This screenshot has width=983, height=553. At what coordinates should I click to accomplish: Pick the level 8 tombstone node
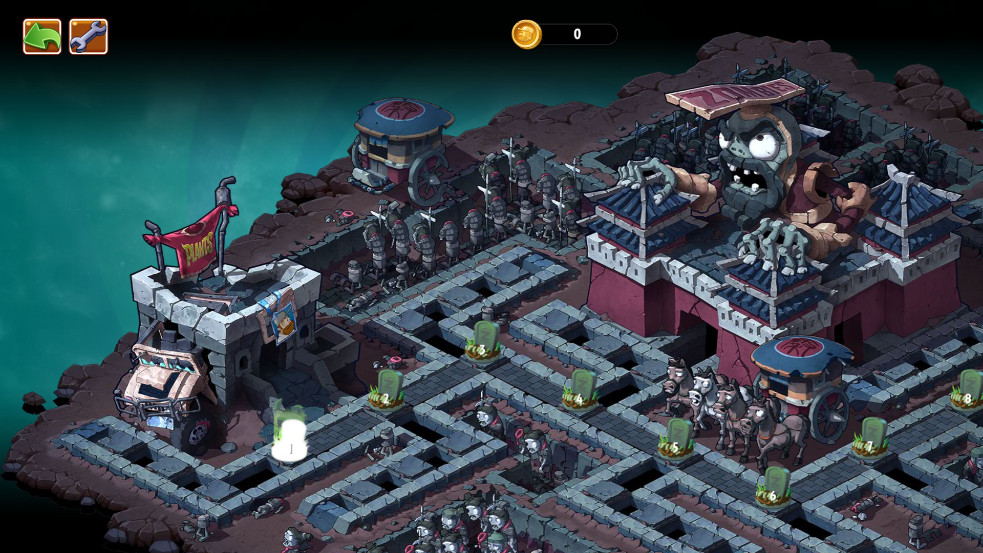(966, 388)
